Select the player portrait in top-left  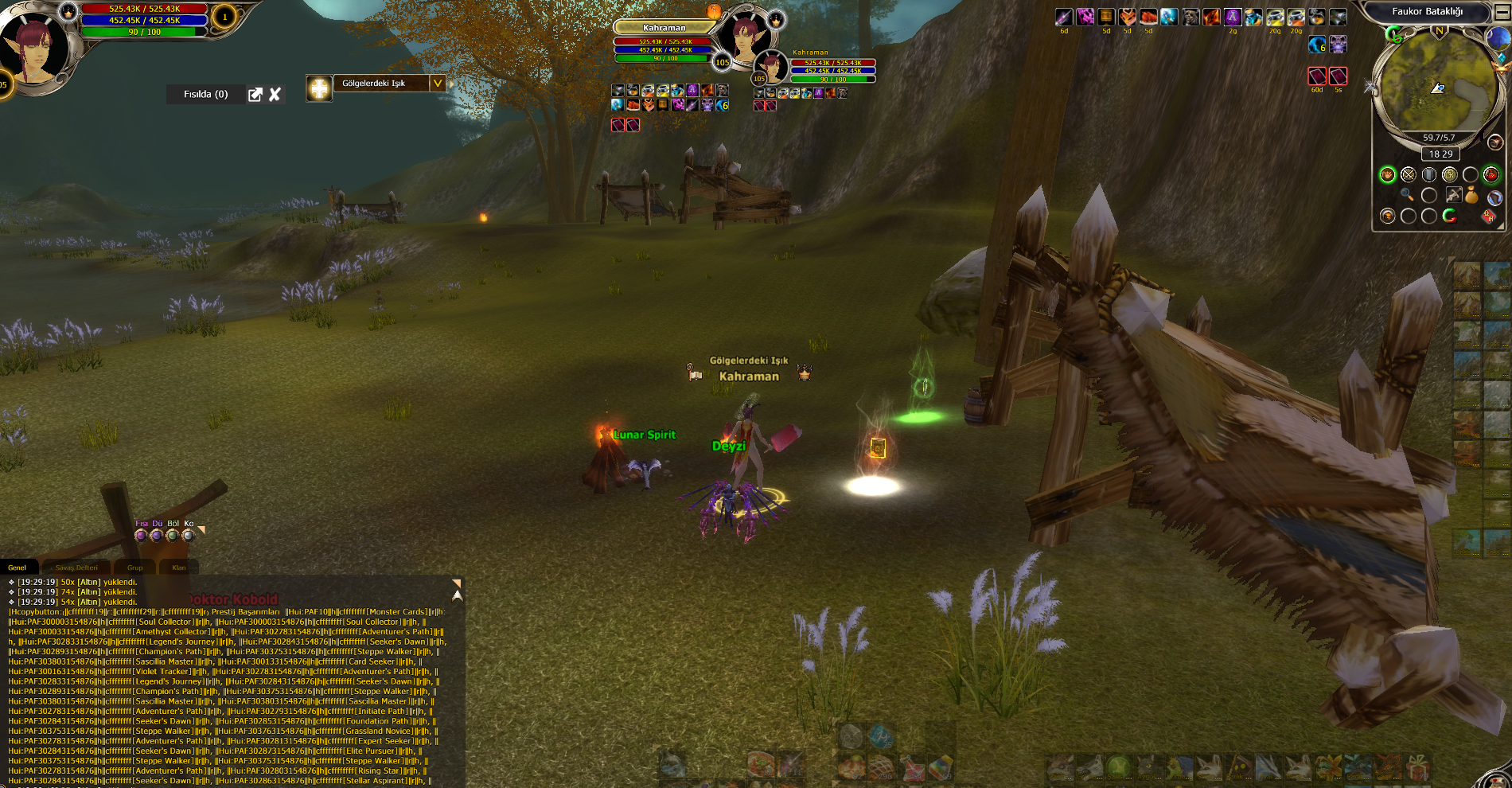point(32,48)
